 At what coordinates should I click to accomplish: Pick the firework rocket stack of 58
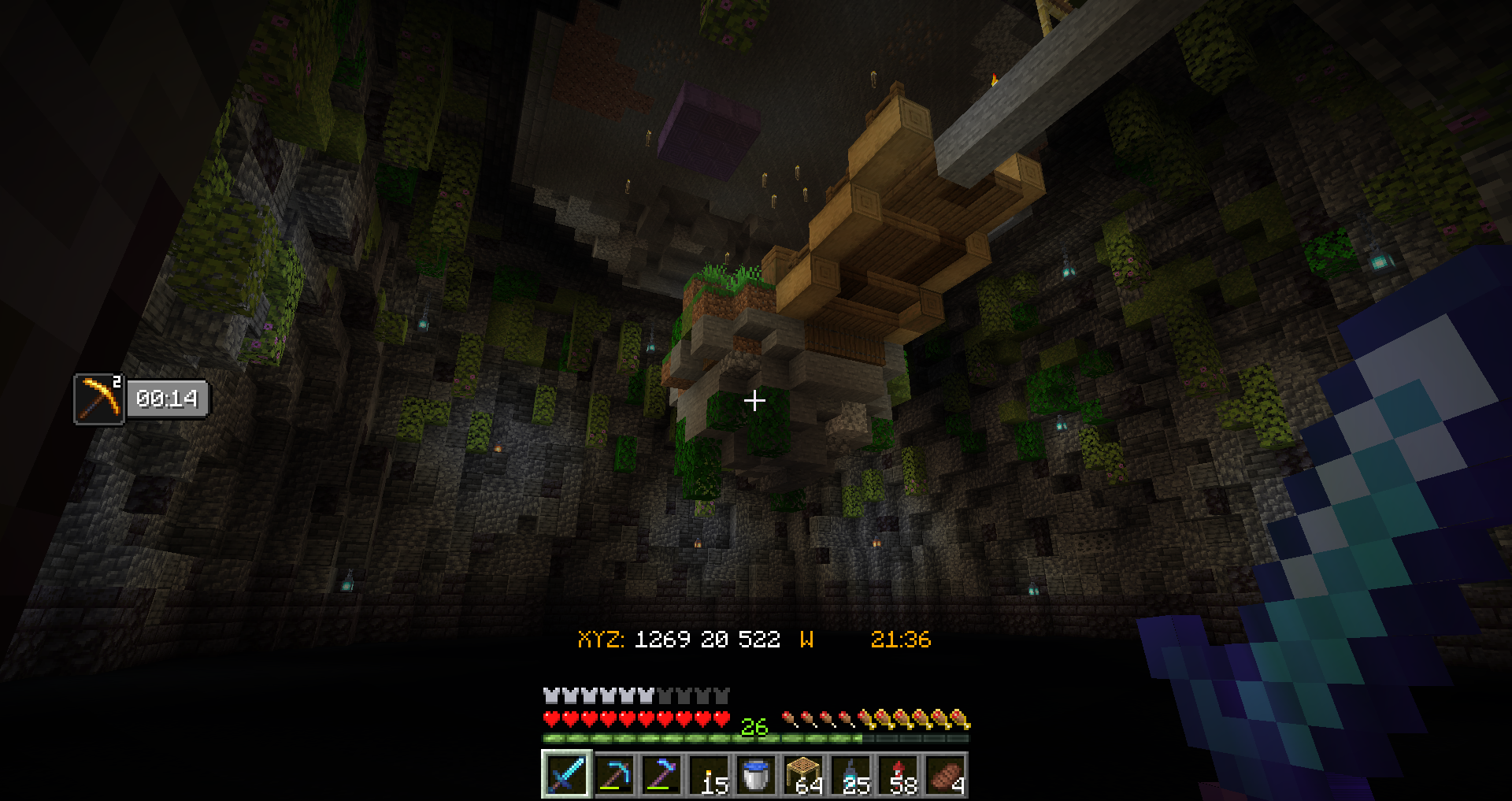point(899,775)
